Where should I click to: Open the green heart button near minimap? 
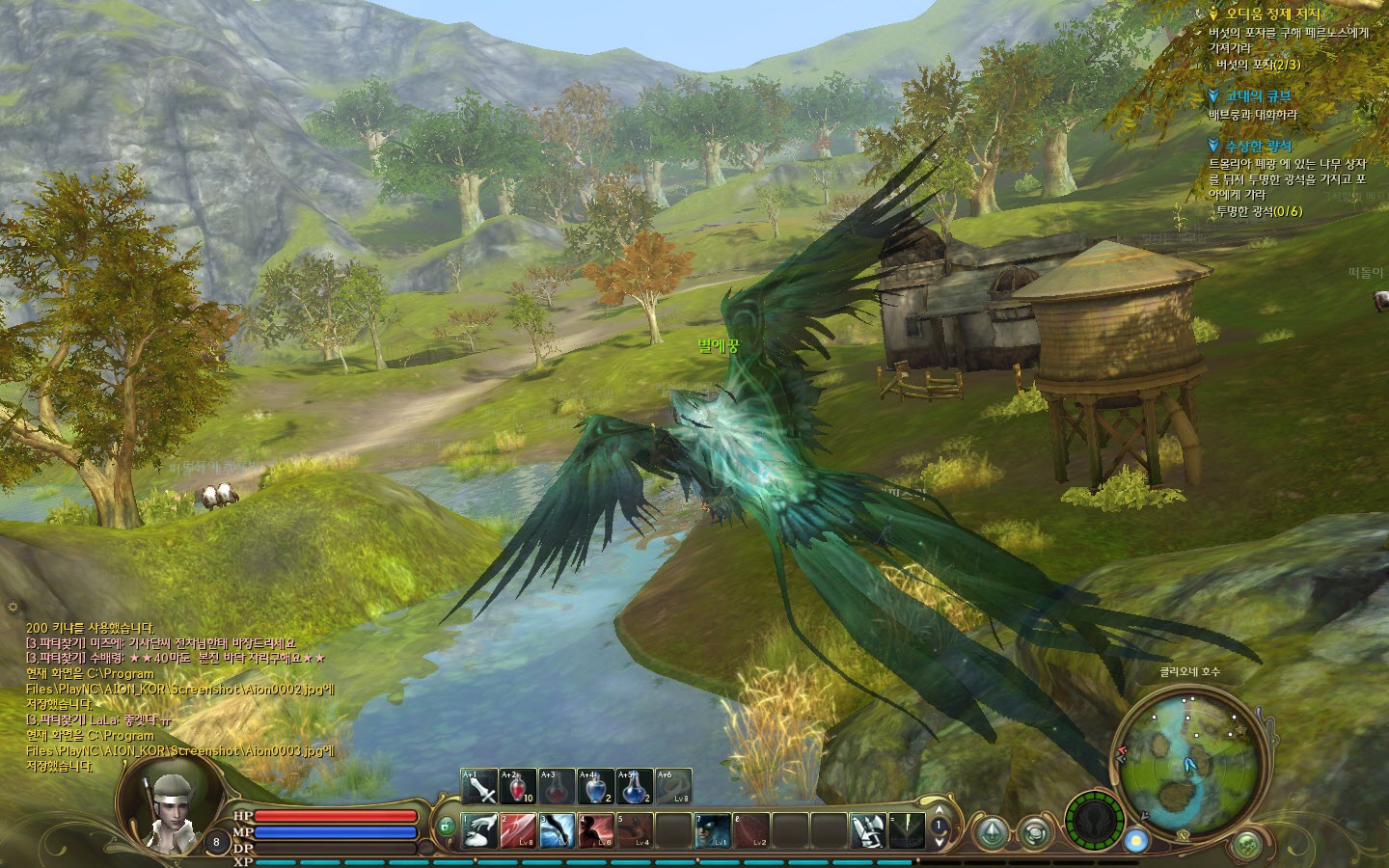point(1248,845)
